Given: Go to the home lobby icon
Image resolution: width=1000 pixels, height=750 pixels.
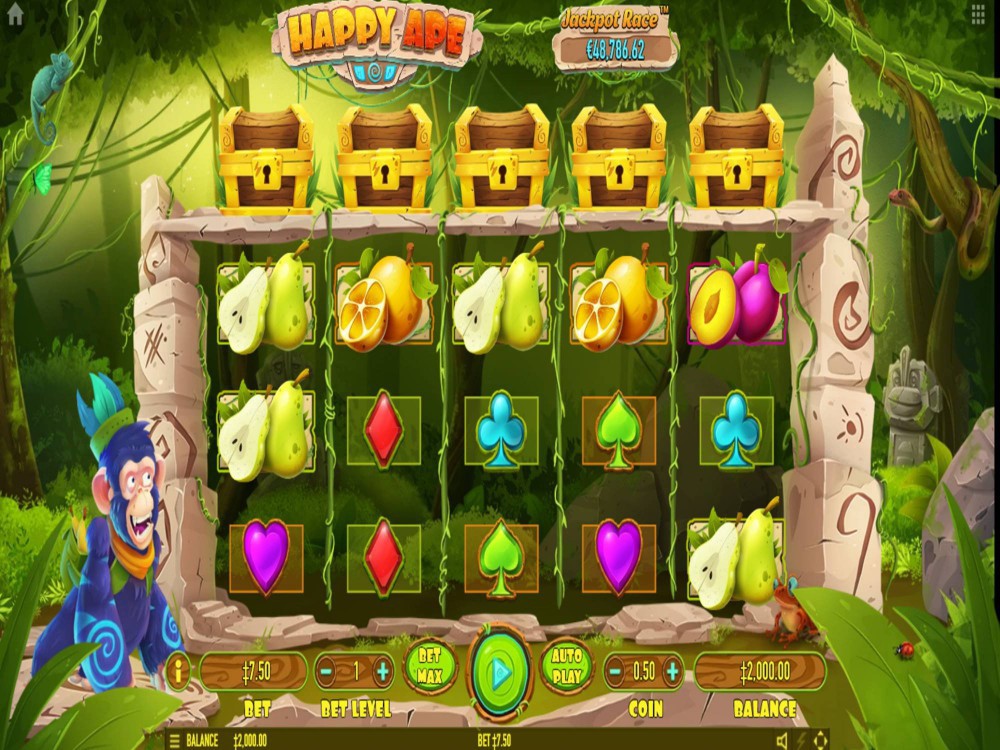Looking at the screenshot, I should pos(14,13).
